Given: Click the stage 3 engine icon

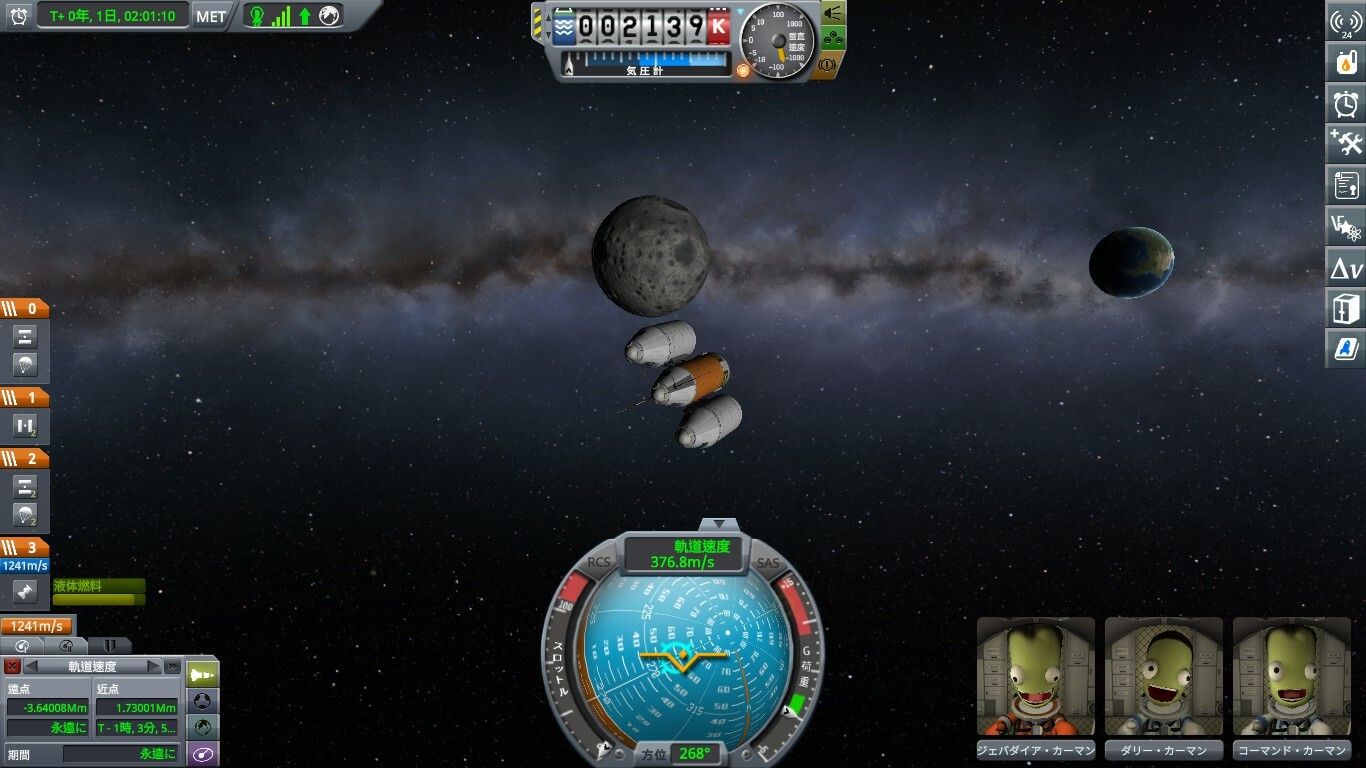Looking at the screenshot, I should click(x=25, y=592).
